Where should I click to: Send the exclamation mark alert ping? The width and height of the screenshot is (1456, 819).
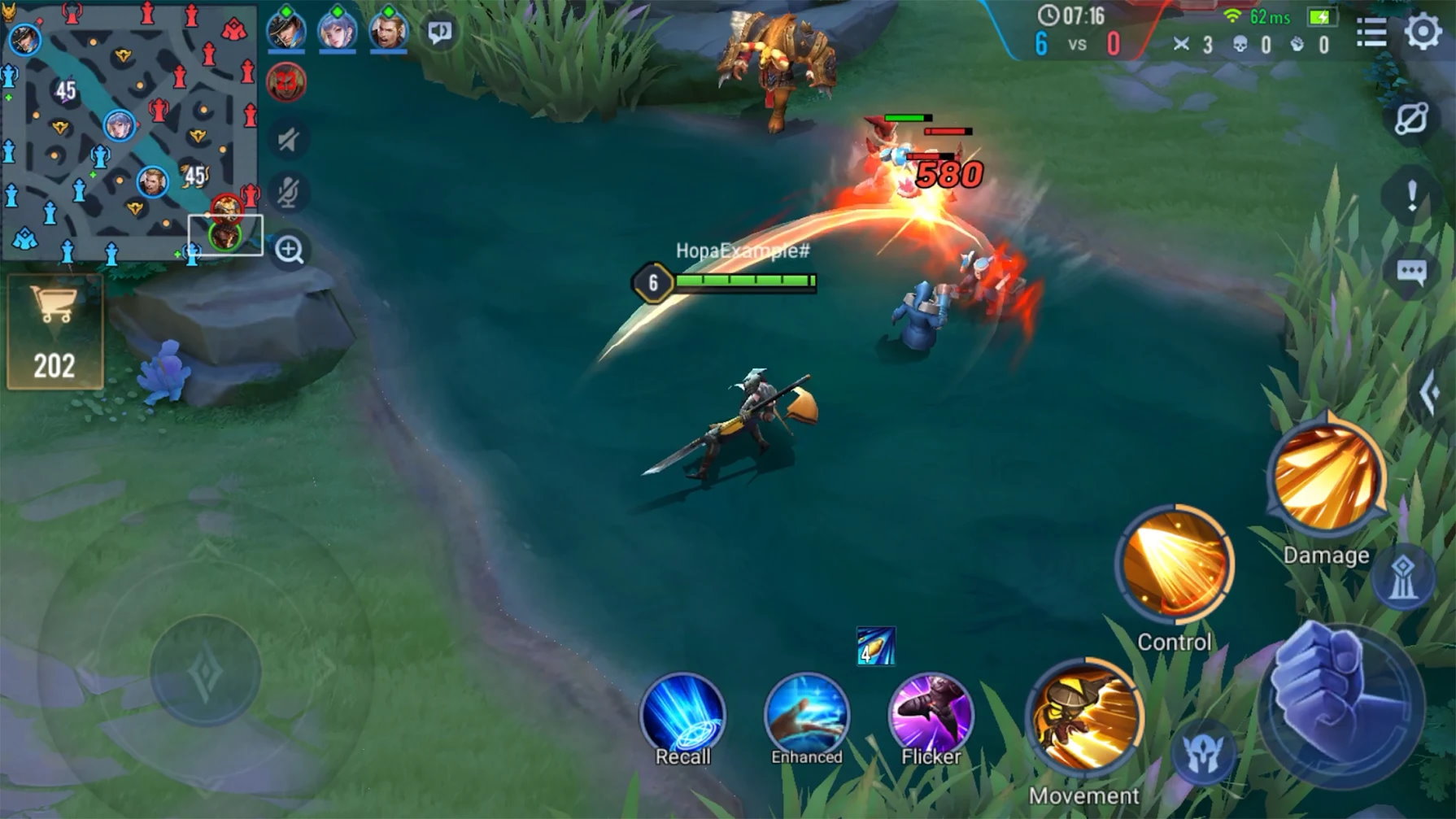[1411, 196]
